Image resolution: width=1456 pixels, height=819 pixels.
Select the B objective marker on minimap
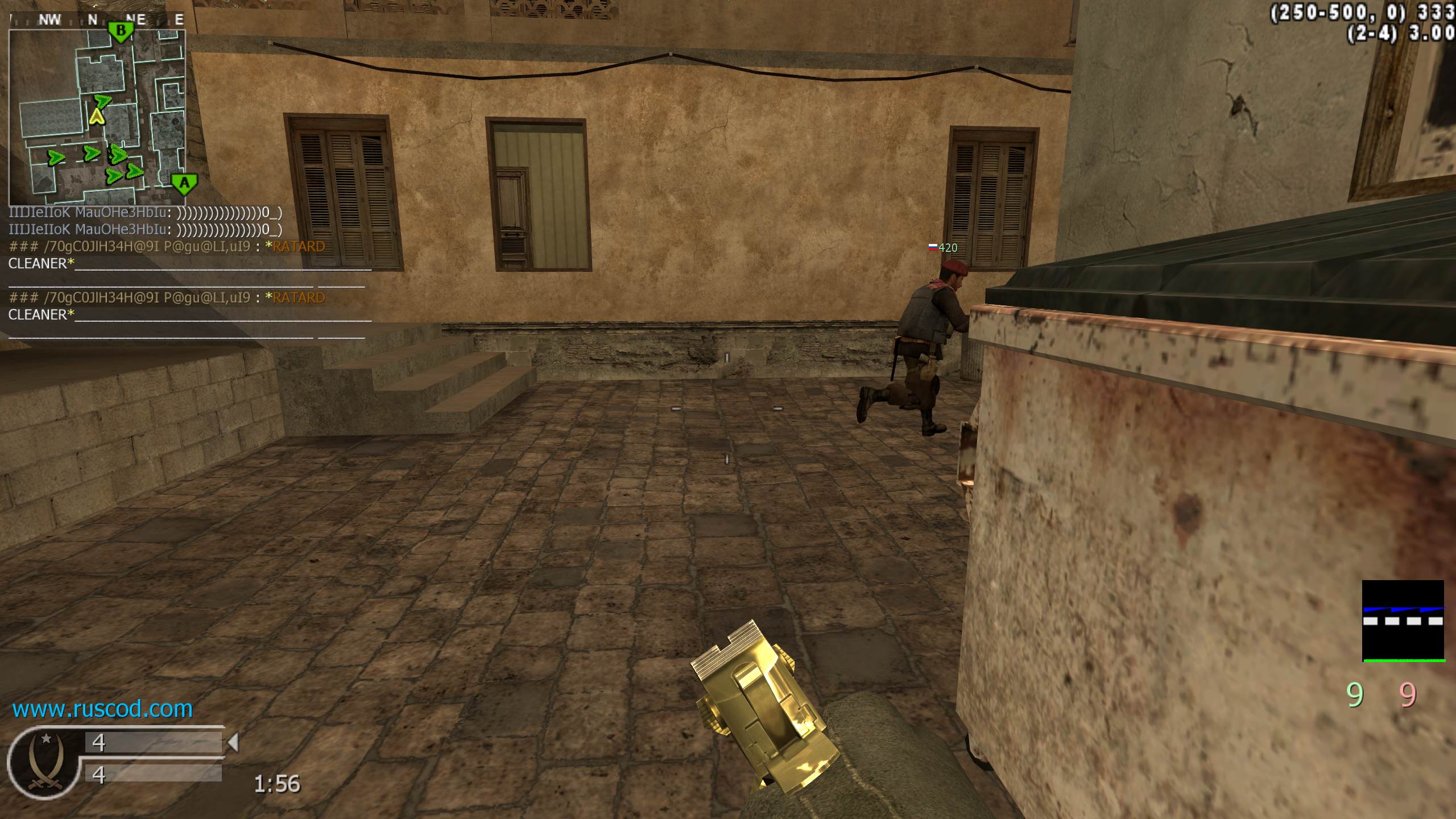point(121,31)
